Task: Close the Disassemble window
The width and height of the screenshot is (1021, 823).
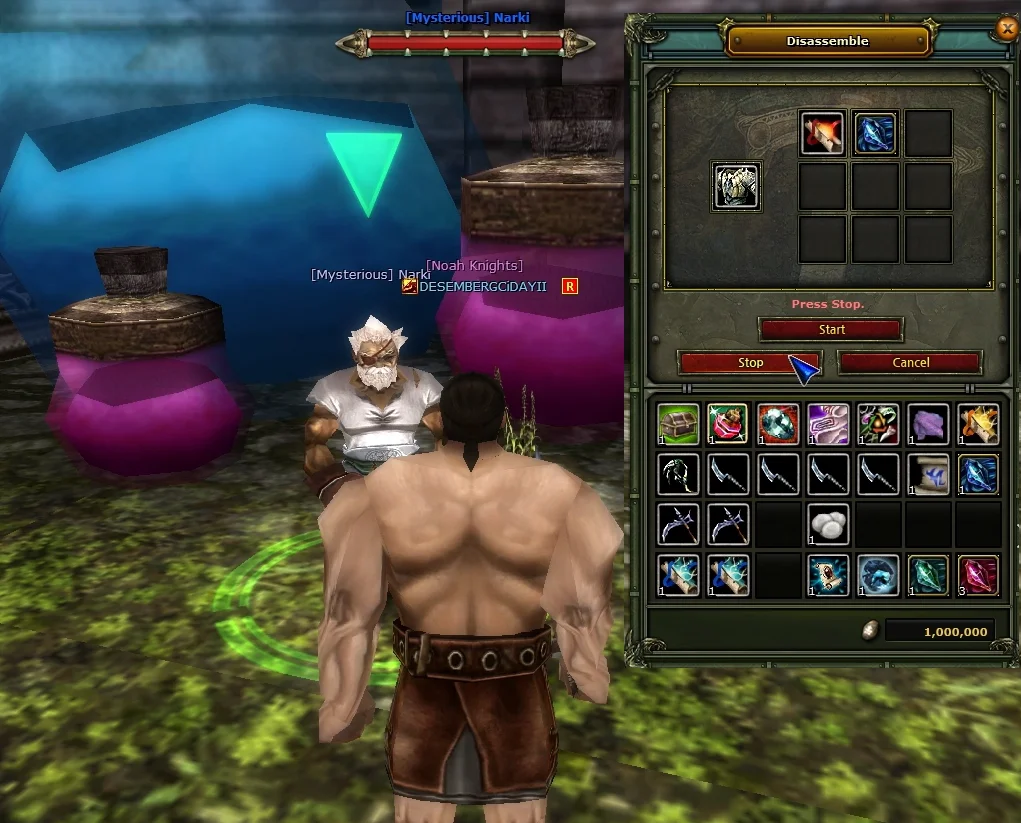Action: pyautogui.click(x=1007, y=29)
